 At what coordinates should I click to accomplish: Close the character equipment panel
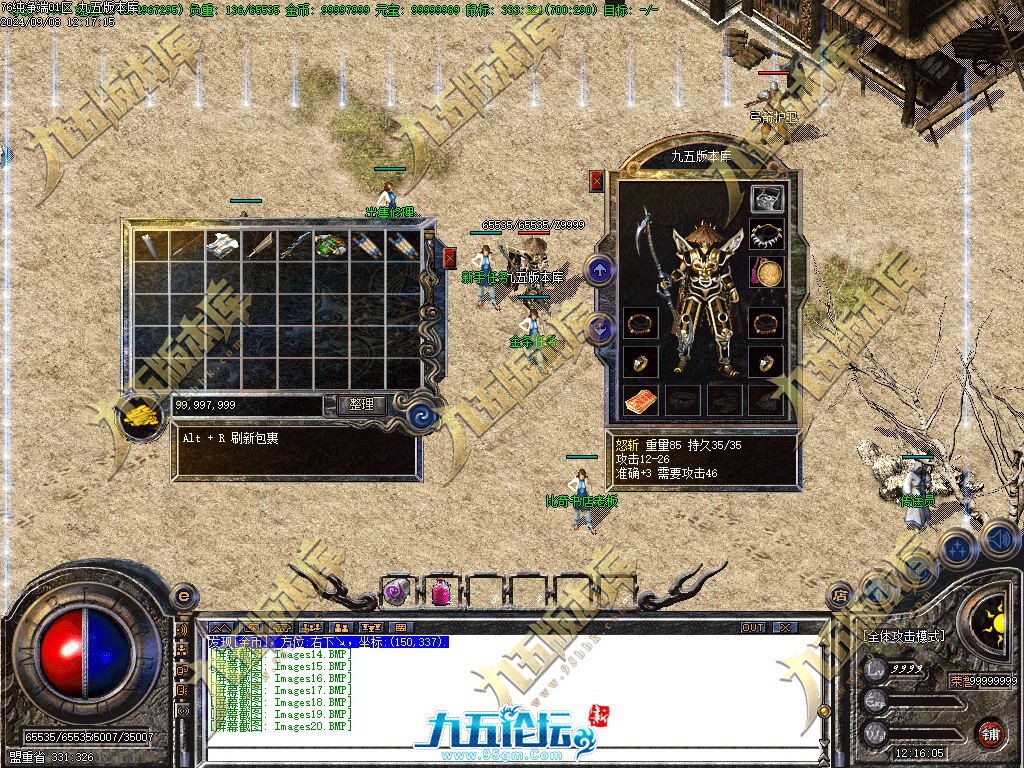point(597,181)
